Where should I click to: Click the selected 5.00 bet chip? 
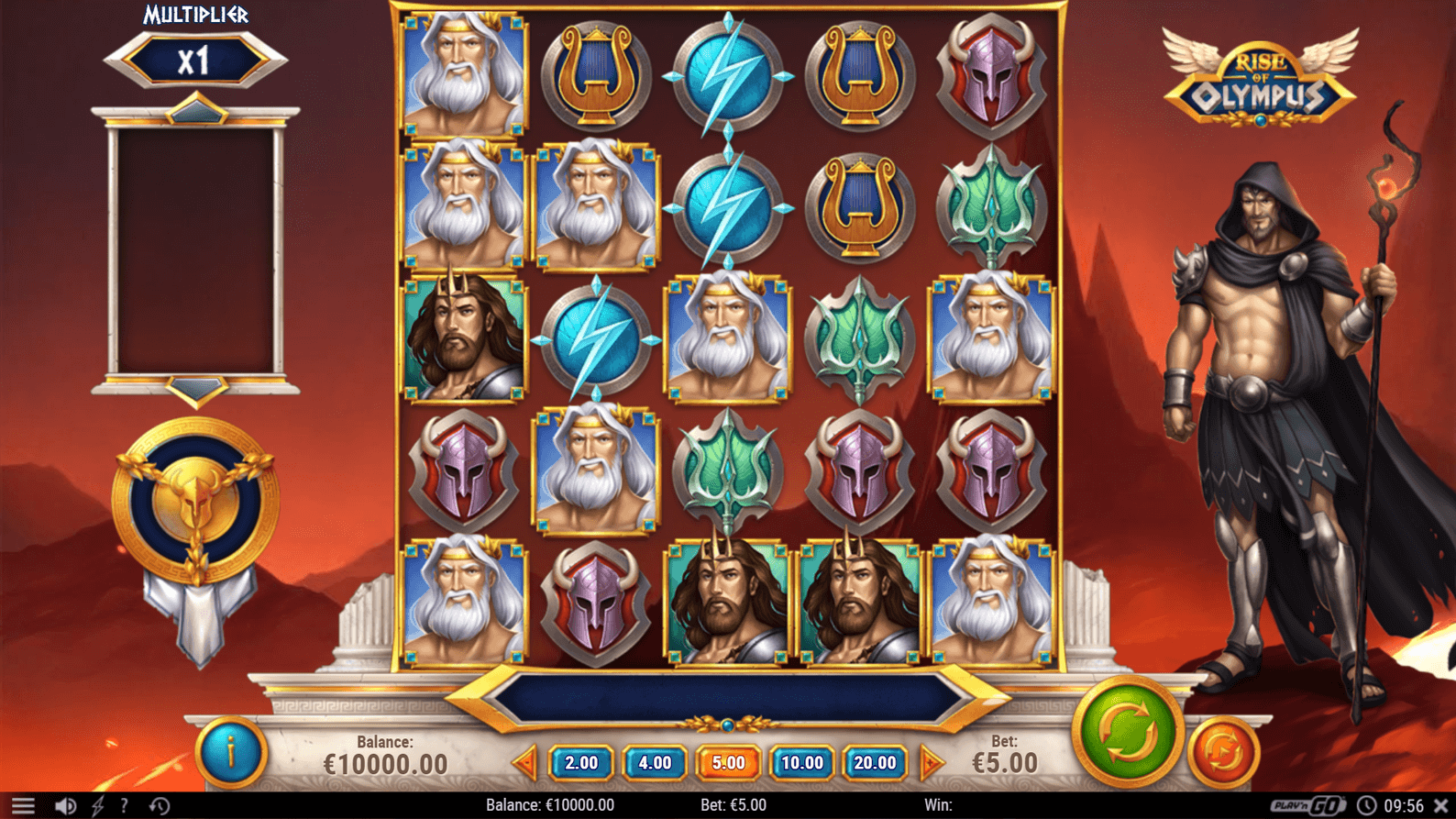click(x=728, y=762)
